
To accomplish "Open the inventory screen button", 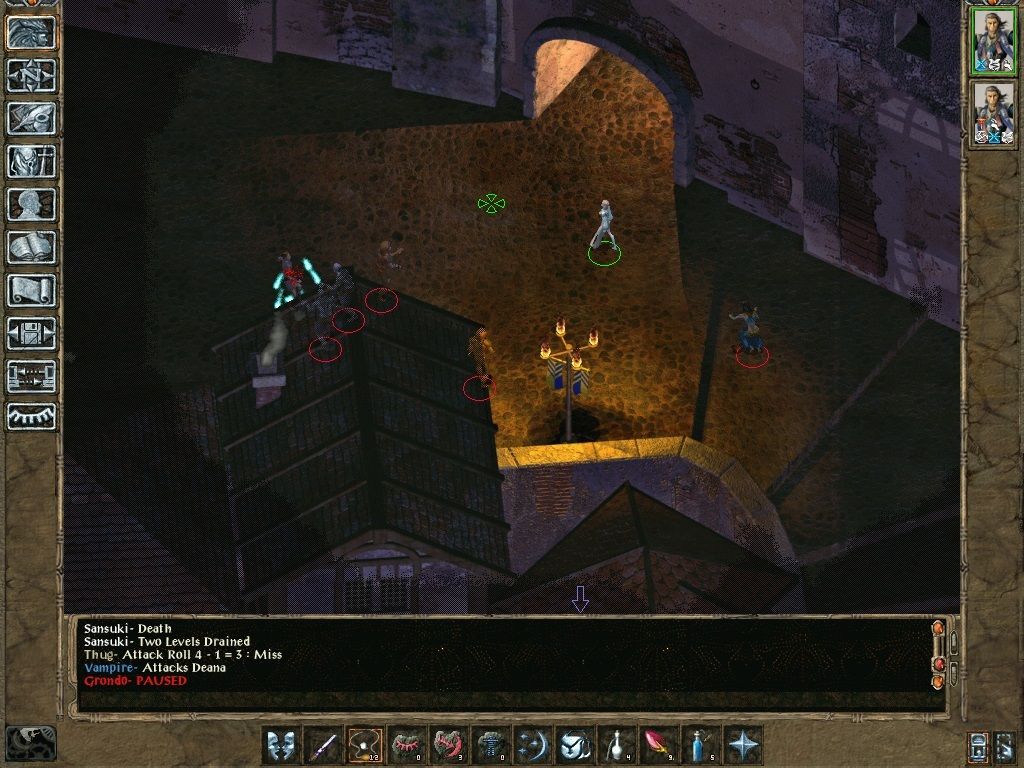I will (30, 161).
